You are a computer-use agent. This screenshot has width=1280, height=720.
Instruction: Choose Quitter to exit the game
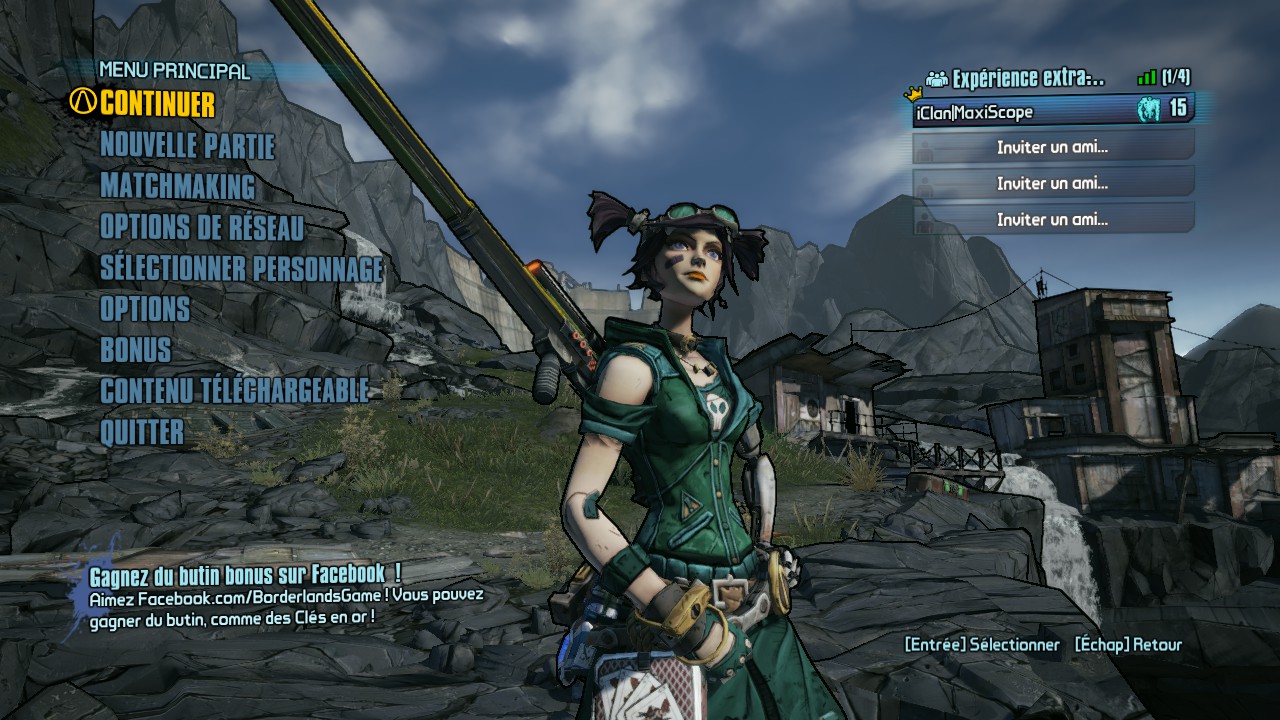[x=142, y=432]
